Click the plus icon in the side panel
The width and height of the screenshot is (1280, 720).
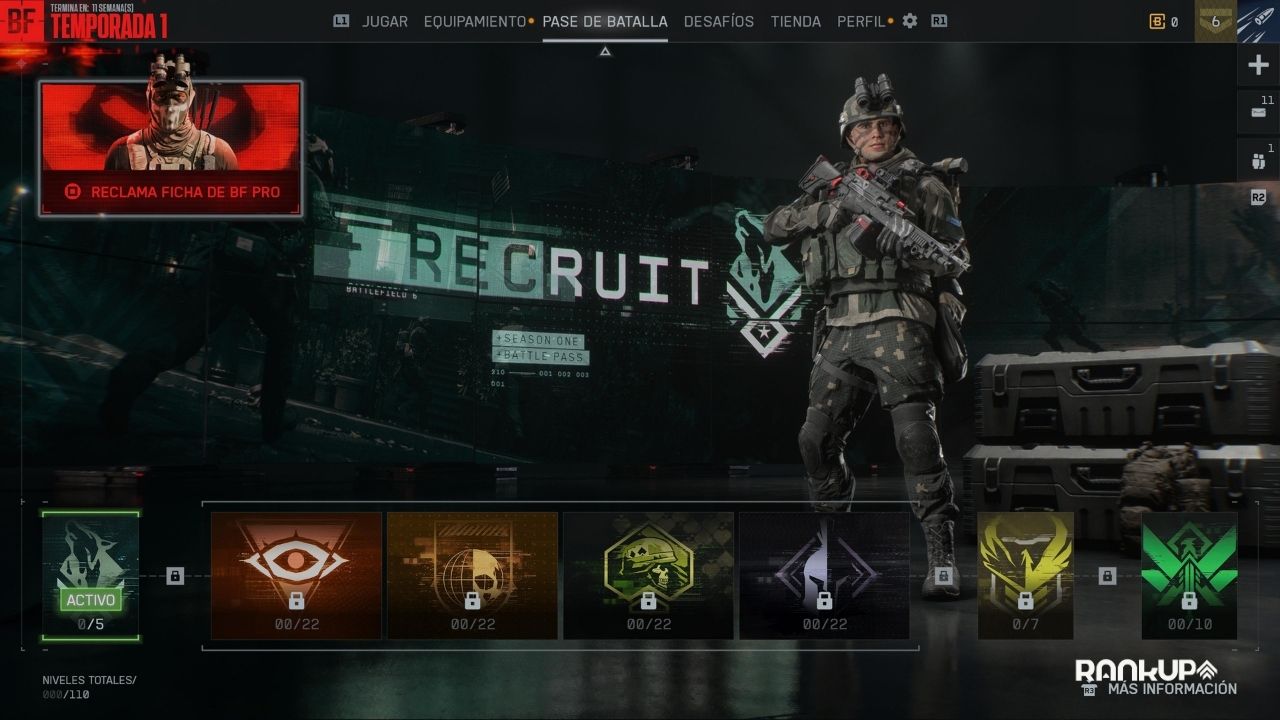pos(1258,66)
